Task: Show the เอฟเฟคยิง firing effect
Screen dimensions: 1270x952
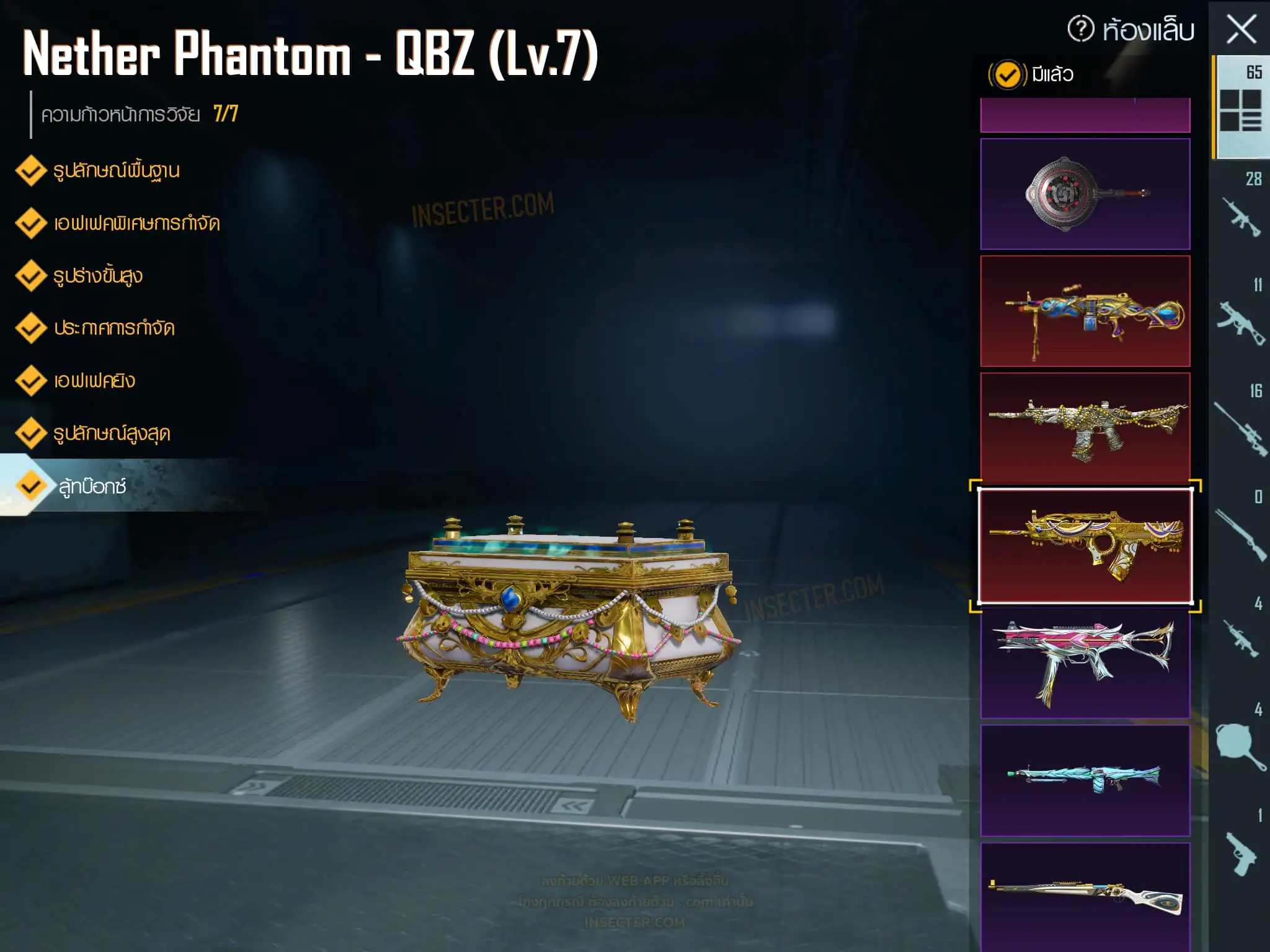Action: 94,381
